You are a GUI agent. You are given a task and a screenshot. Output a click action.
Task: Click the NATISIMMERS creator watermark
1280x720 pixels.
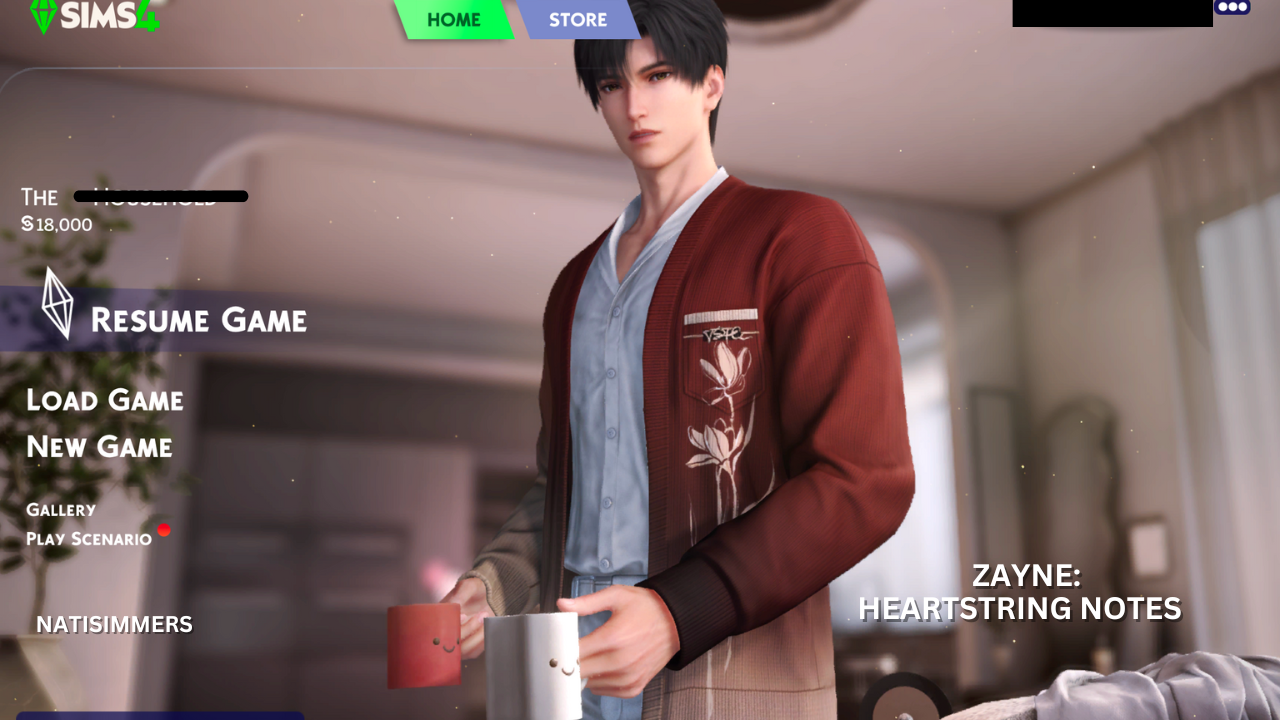point(114,624)
